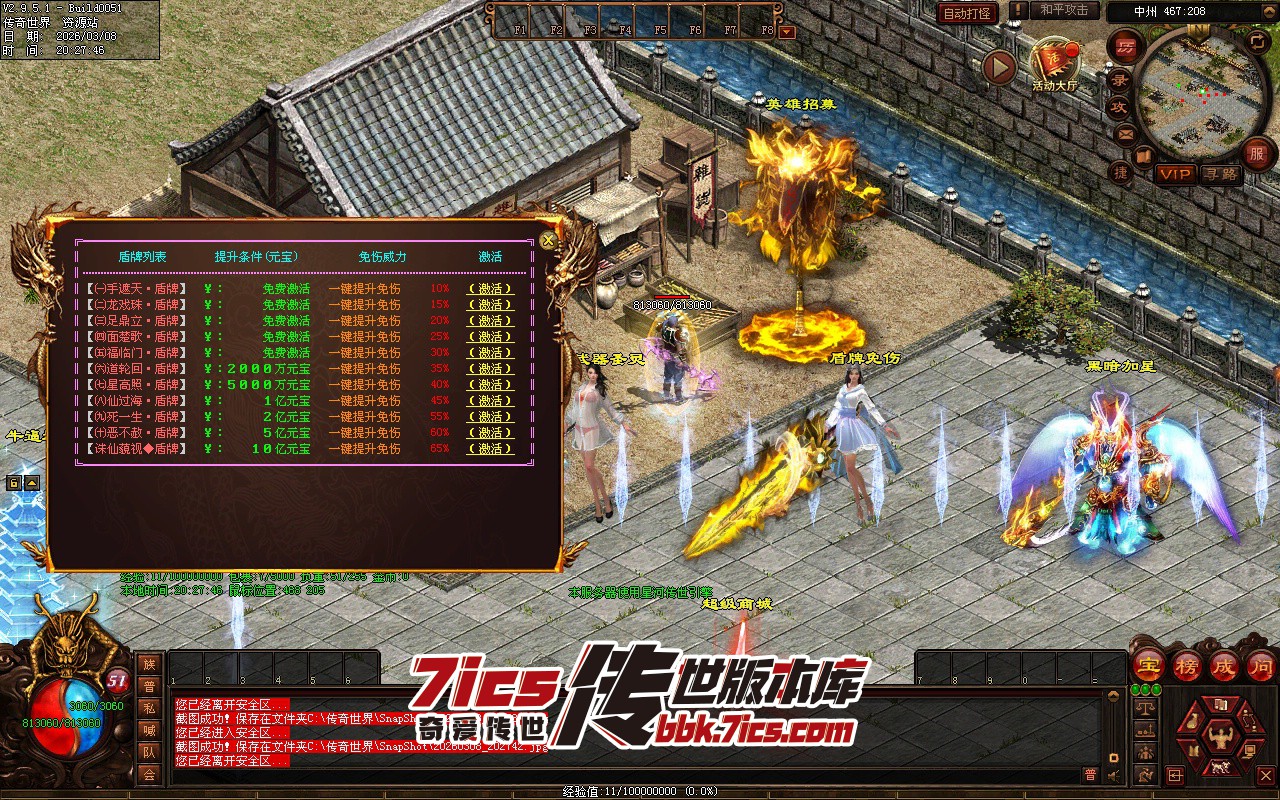
Task: Click the minimap refresh arrows button
Action: coord(1258,40)
